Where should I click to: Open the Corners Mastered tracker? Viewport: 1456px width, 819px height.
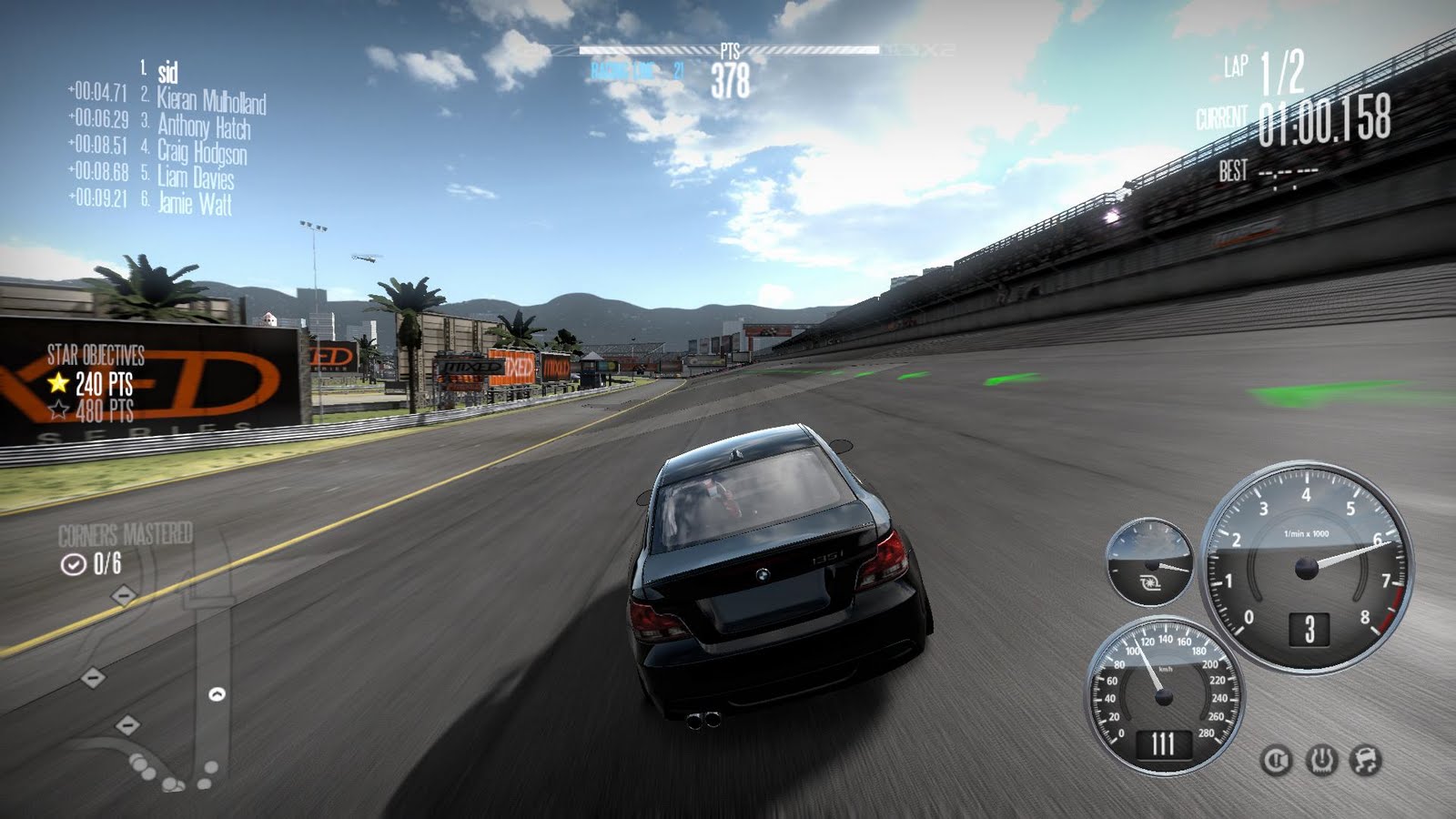pos(125,549)
